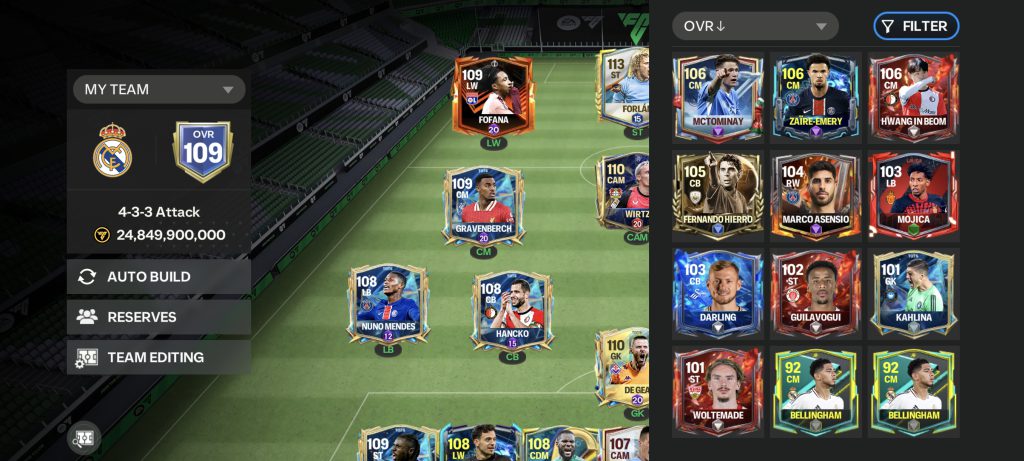The width and height of the screenshot is (1024, 461).
Task: Select the Guilavogui player card
Action: 816,294
